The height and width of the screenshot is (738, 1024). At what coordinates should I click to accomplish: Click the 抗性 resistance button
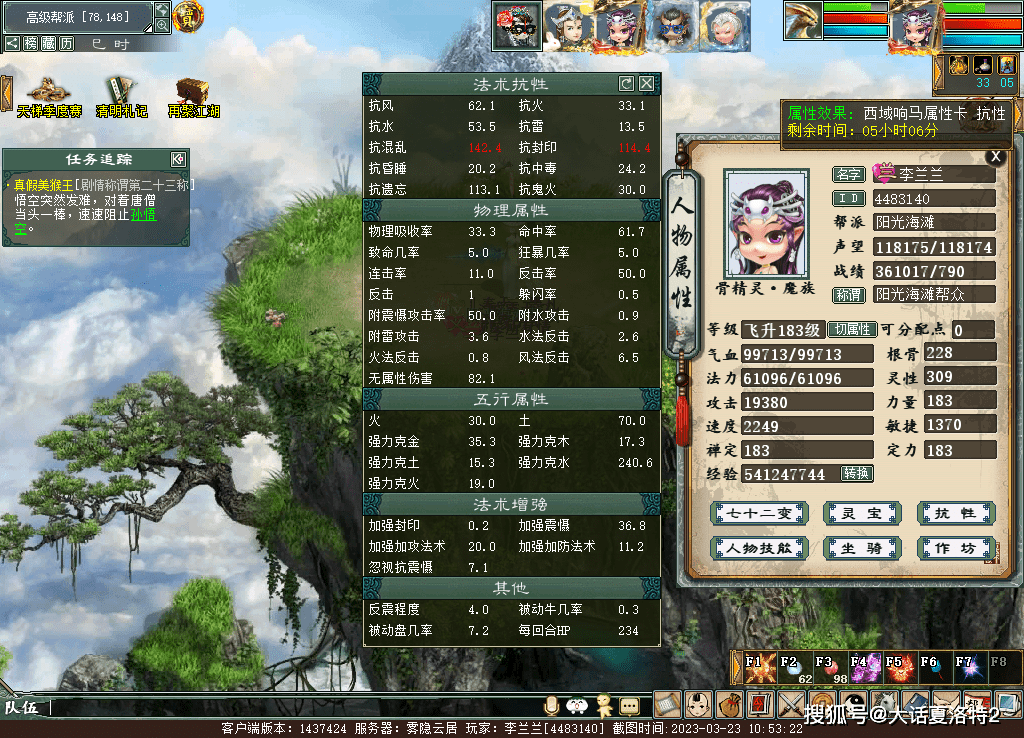point(954,514)
